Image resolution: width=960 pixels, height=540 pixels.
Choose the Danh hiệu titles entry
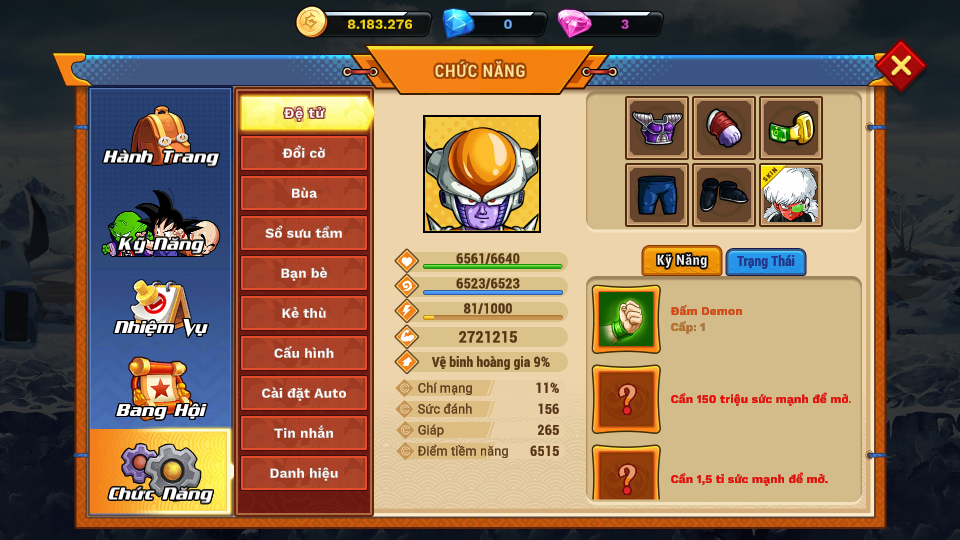tap(304, 473)
